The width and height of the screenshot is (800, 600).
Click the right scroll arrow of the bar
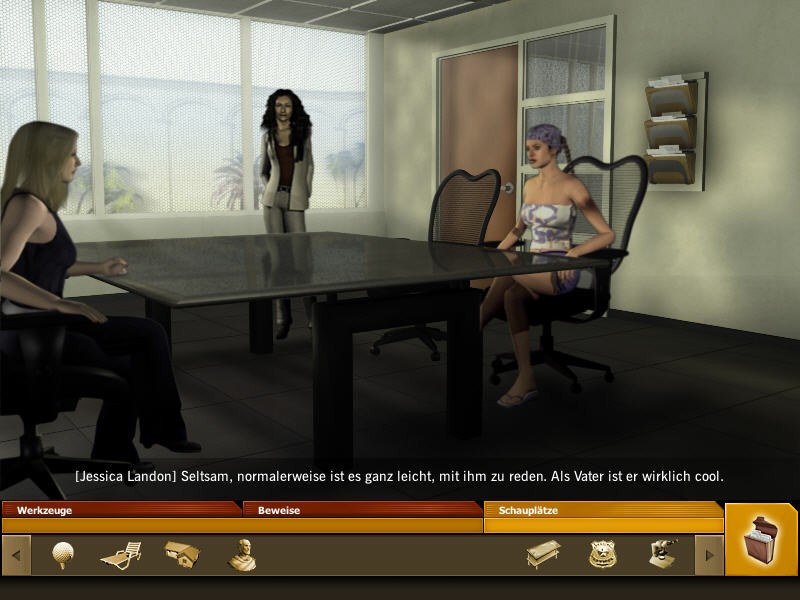point(709,555)
